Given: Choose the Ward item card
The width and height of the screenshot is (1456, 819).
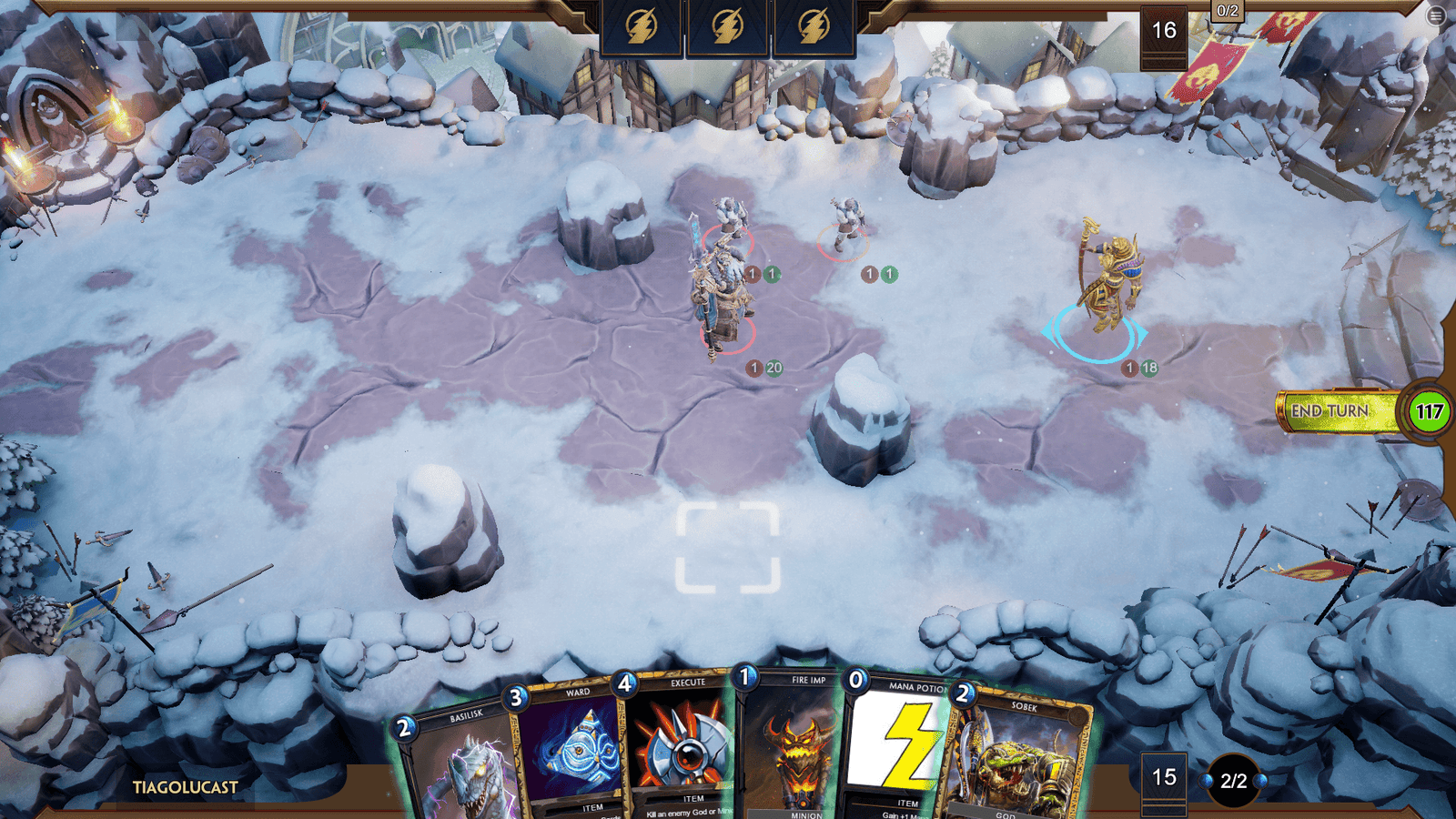Looking at the screenshot, I should pos(573,751).
